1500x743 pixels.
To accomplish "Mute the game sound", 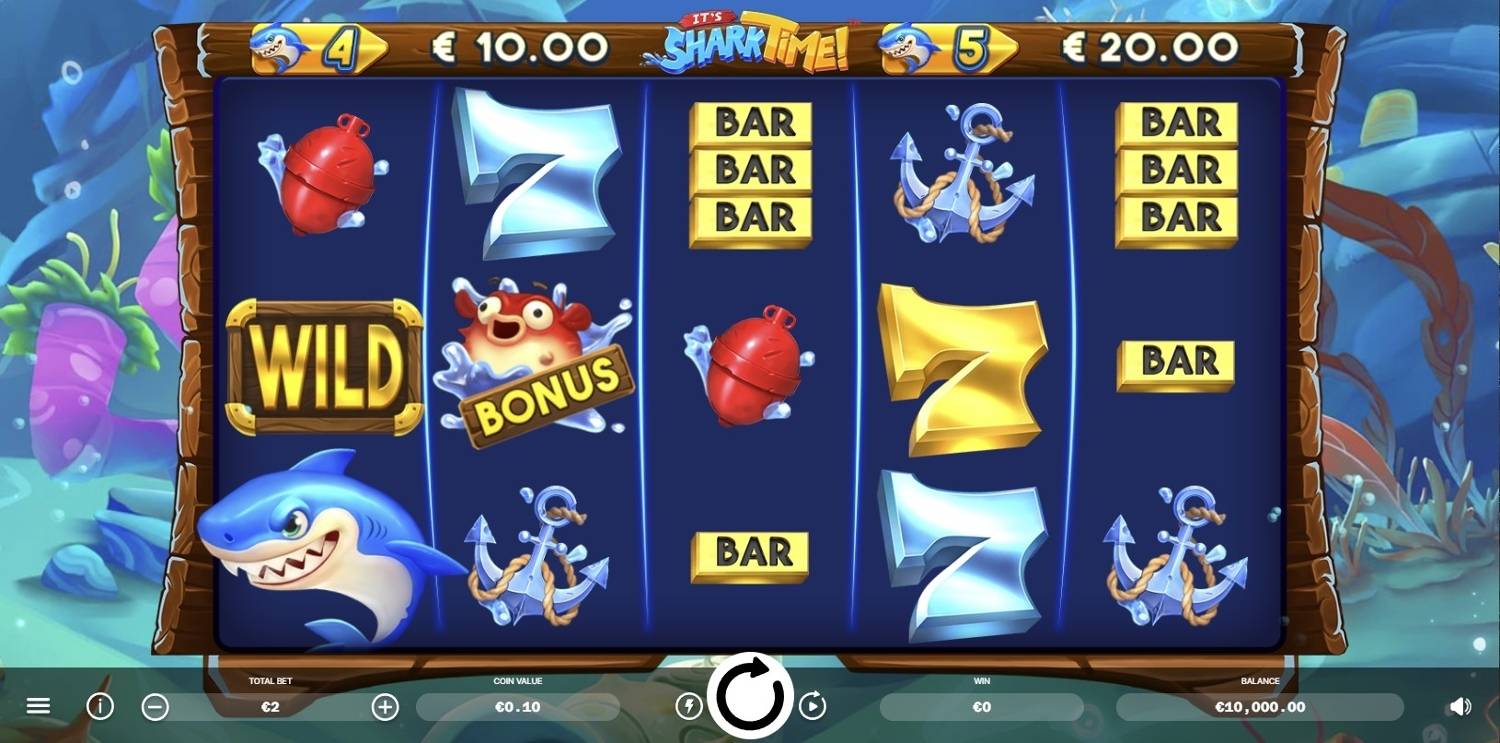I will 1460,707.
